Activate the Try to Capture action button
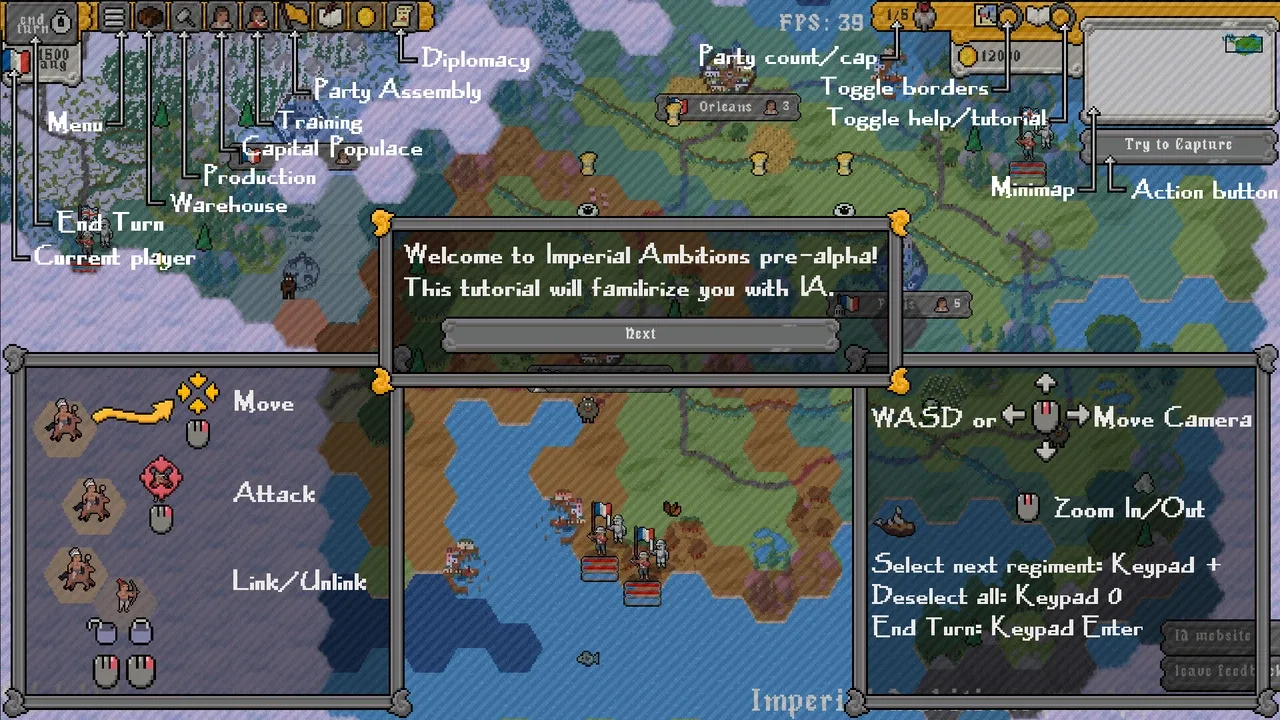Image resolution: width=1280 pixels, height=720 pixels. click(x=1177, y=145)
